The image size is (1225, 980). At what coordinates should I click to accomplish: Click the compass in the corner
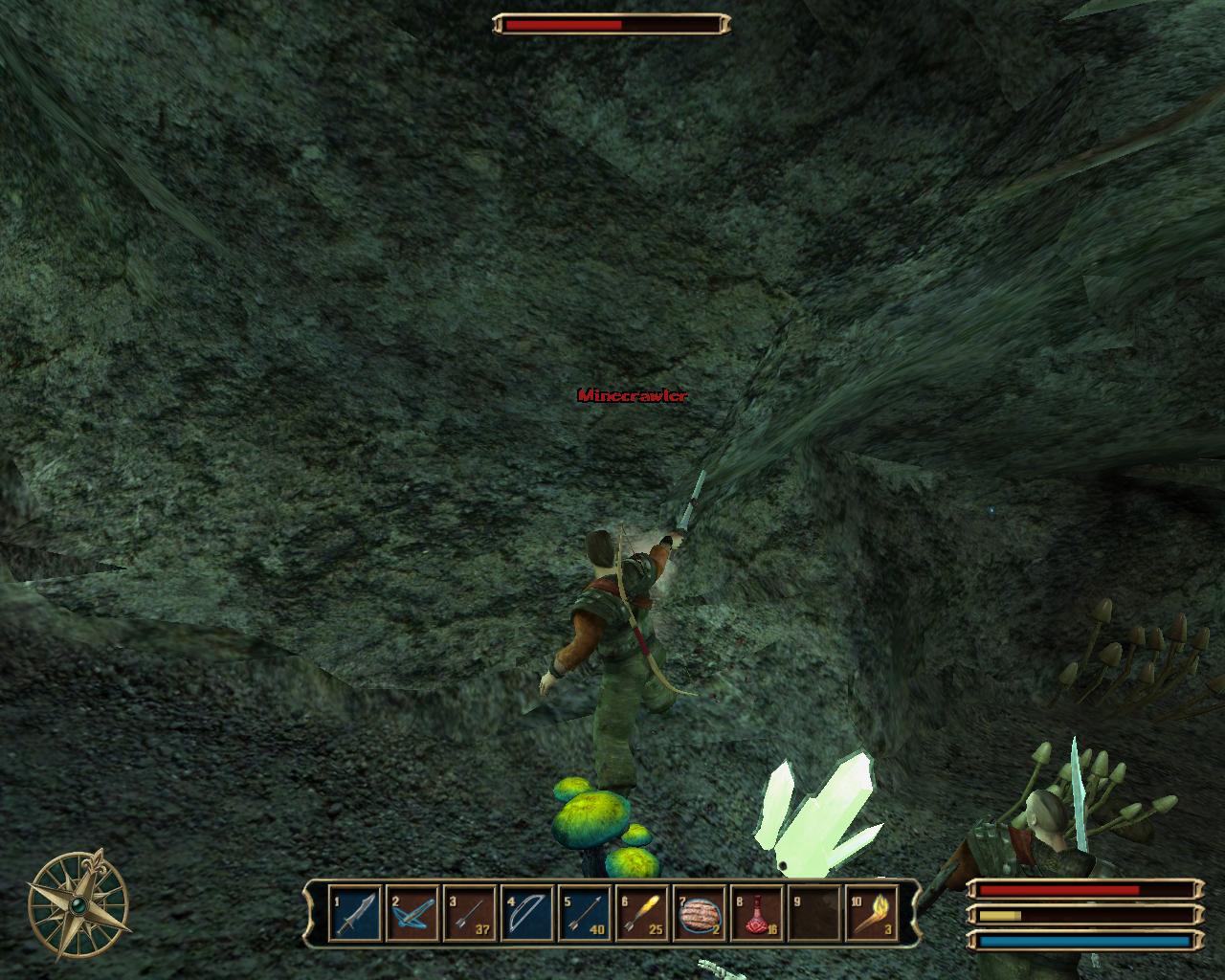click(x=78, y=902)
